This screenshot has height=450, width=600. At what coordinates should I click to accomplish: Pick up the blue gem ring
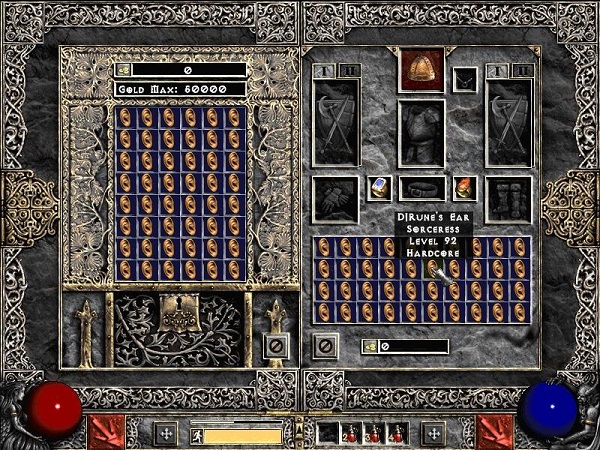380,187
